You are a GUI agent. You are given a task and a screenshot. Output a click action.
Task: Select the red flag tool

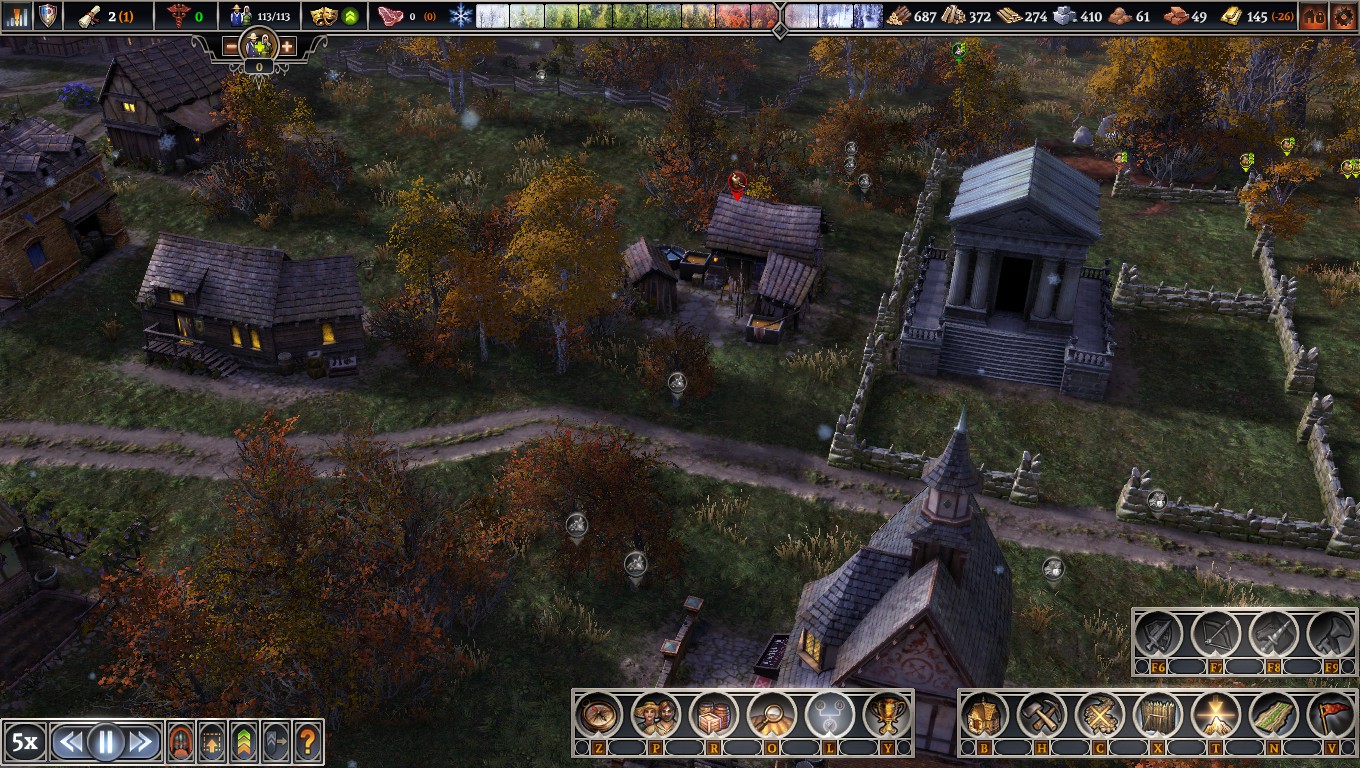coord(1330,715)
